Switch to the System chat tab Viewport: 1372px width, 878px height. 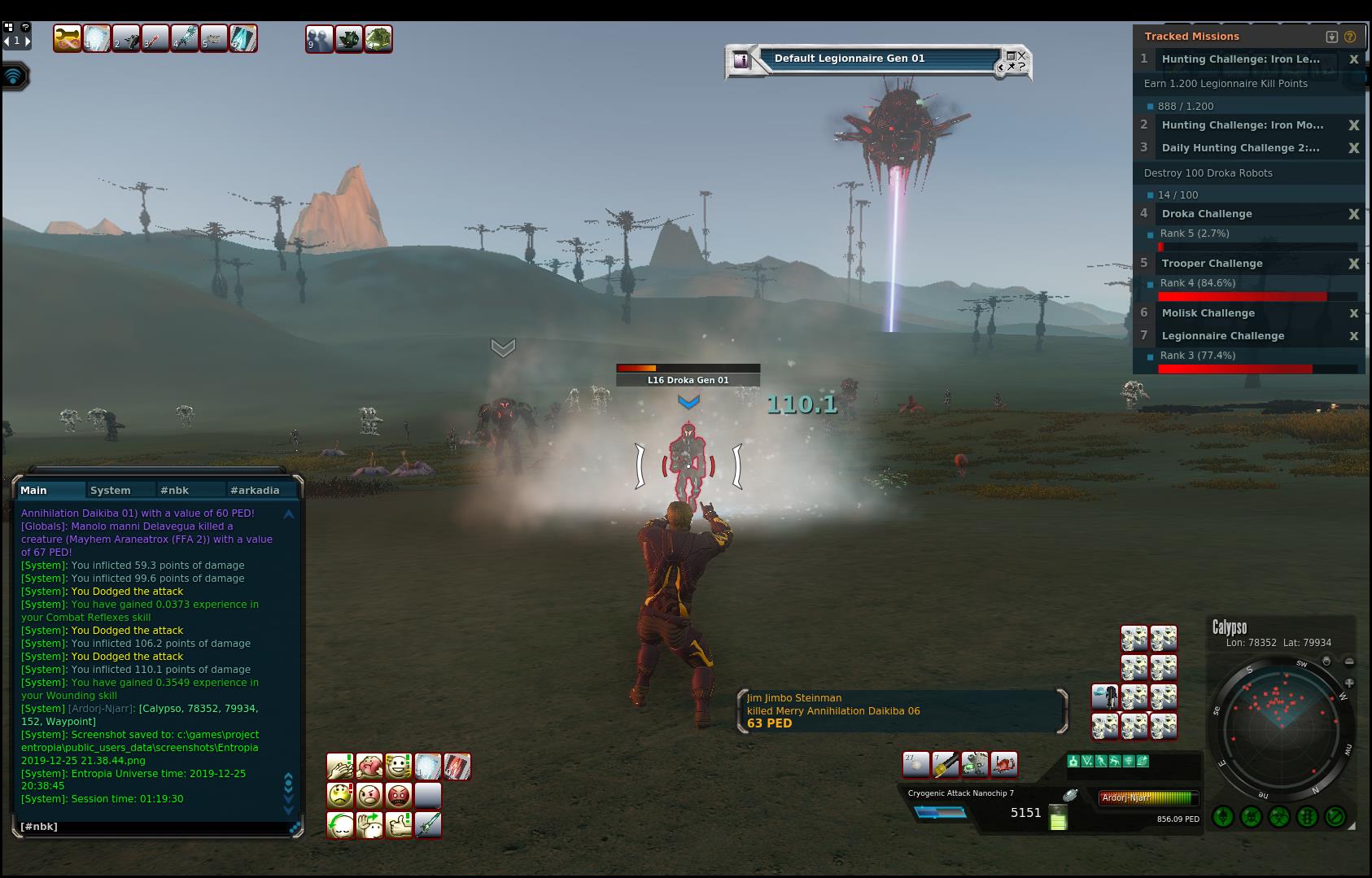111,490
